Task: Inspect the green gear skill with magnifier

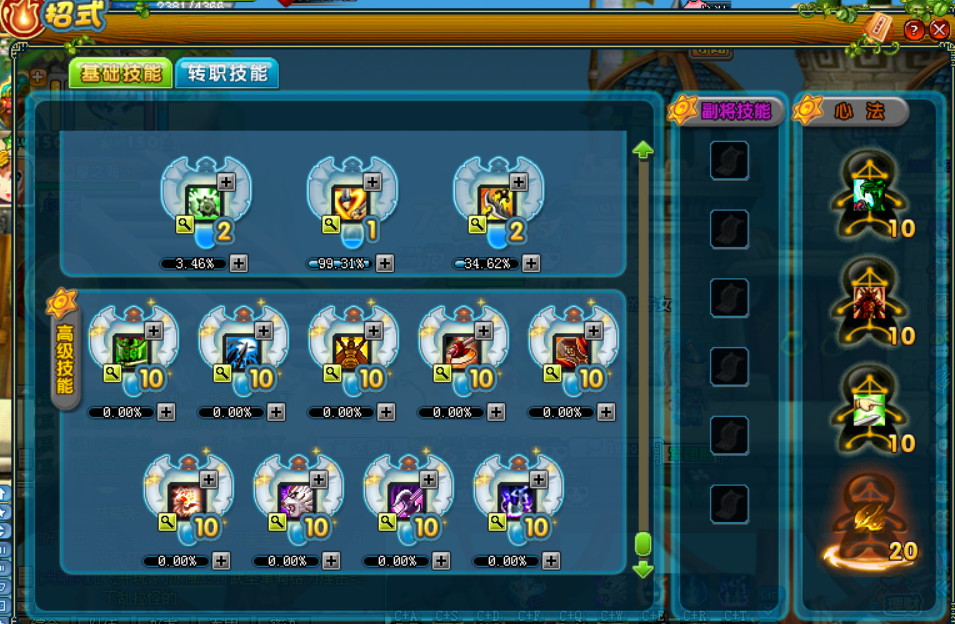Action: click(185, 226)
